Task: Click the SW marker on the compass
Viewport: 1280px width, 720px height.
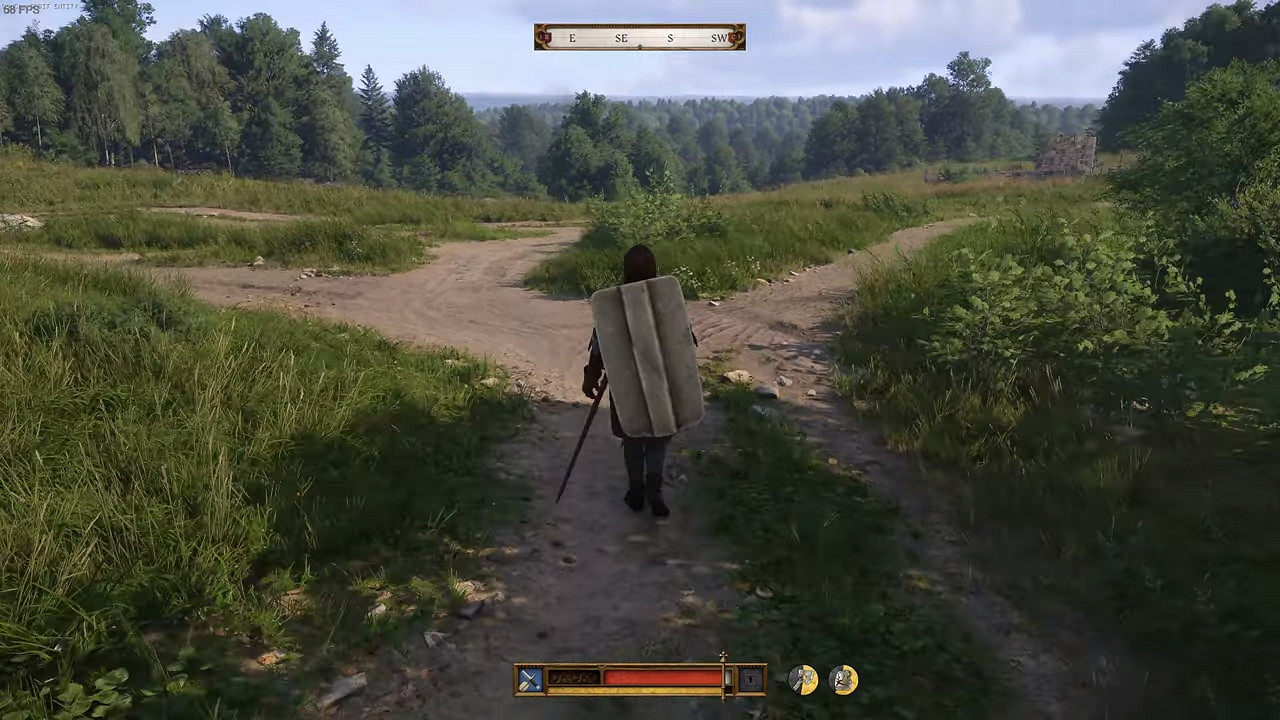Action: click(718, 38)
